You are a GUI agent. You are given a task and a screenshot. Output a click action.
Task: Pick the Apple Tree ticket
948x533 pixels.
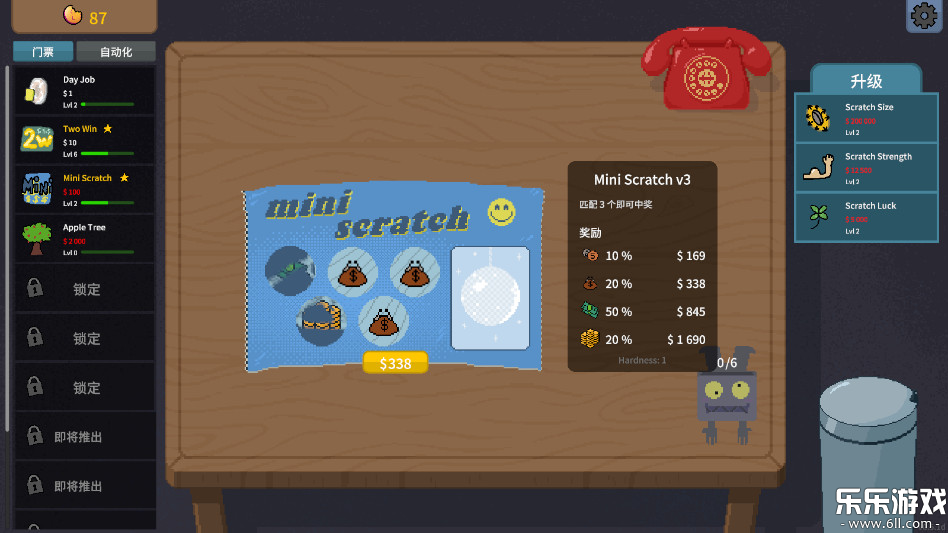point(85,238)
